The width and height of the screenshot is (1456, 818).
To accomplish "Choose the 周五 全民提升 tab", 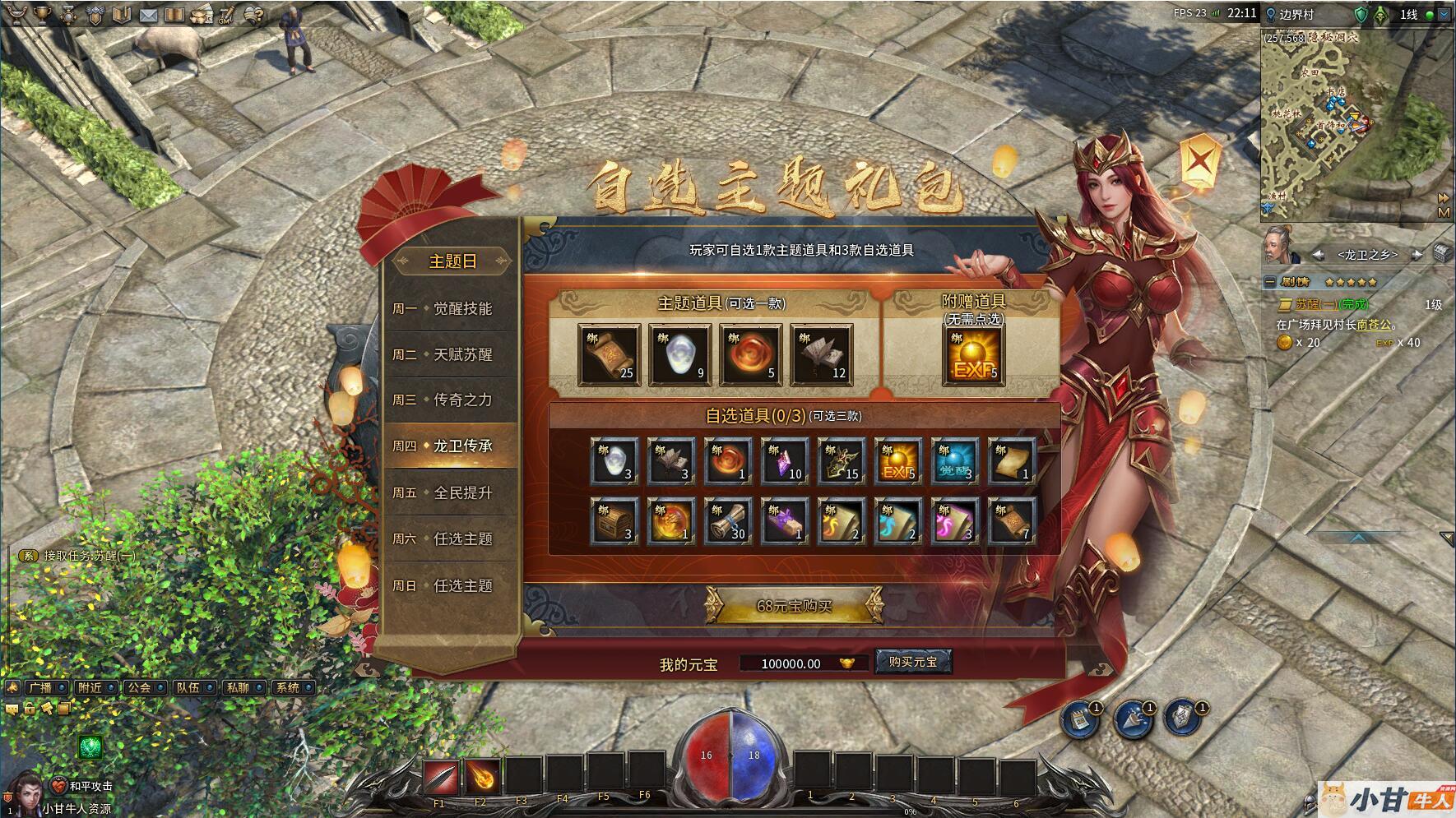I will coord(450,492).
